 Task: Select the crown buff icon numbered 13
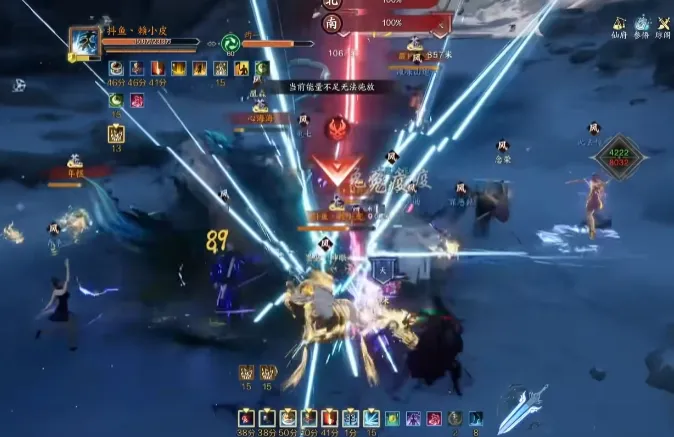[116, 134]
